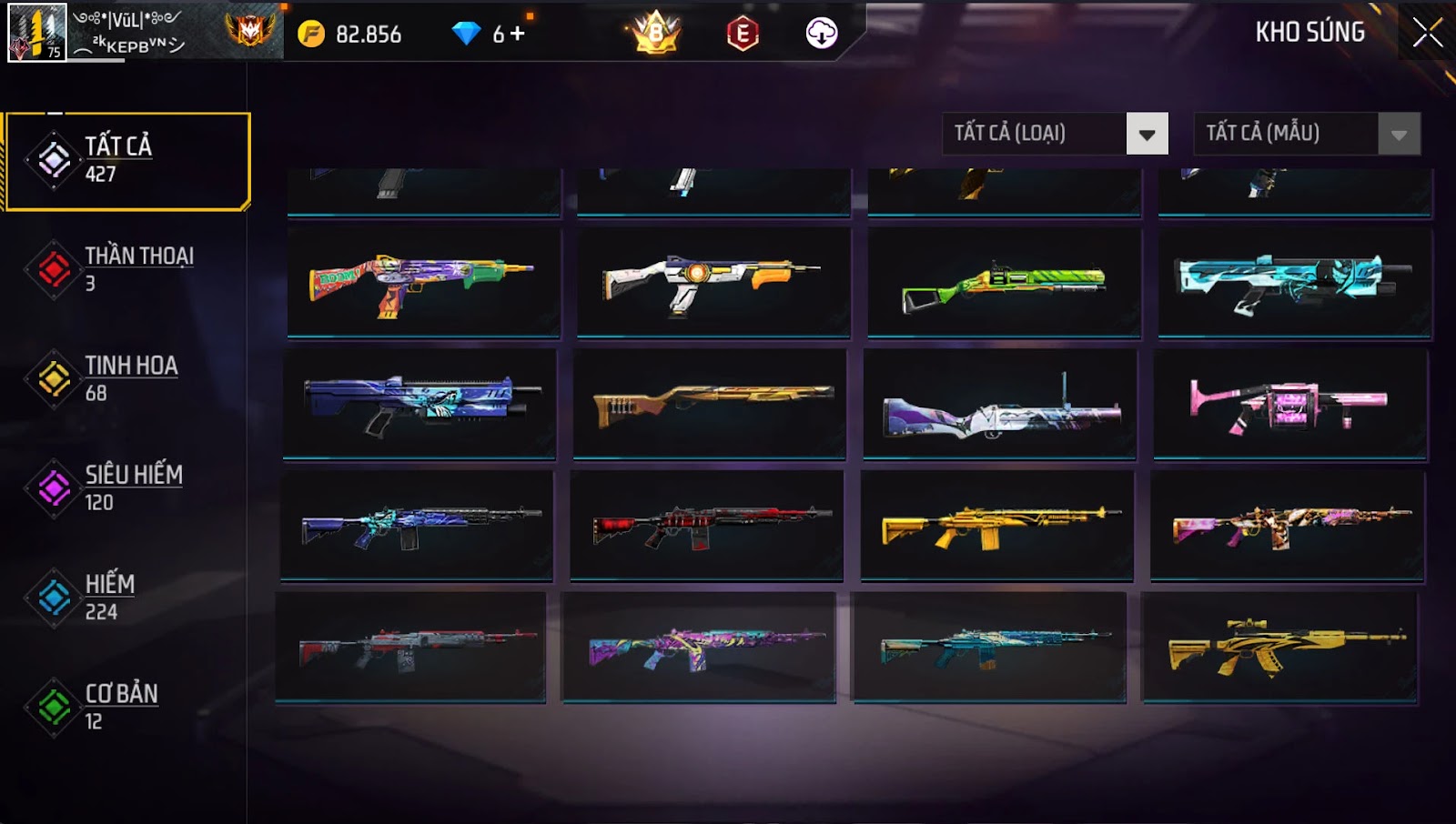Click the cloud download icon

pyautogui.click(x=821, y=34)
